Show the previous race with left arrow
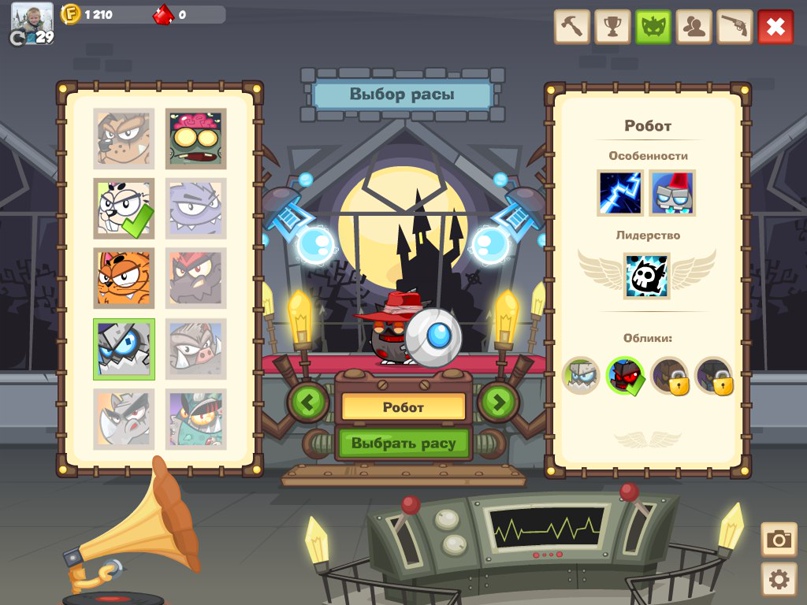The image size is (807, 605). click(309, 403)
